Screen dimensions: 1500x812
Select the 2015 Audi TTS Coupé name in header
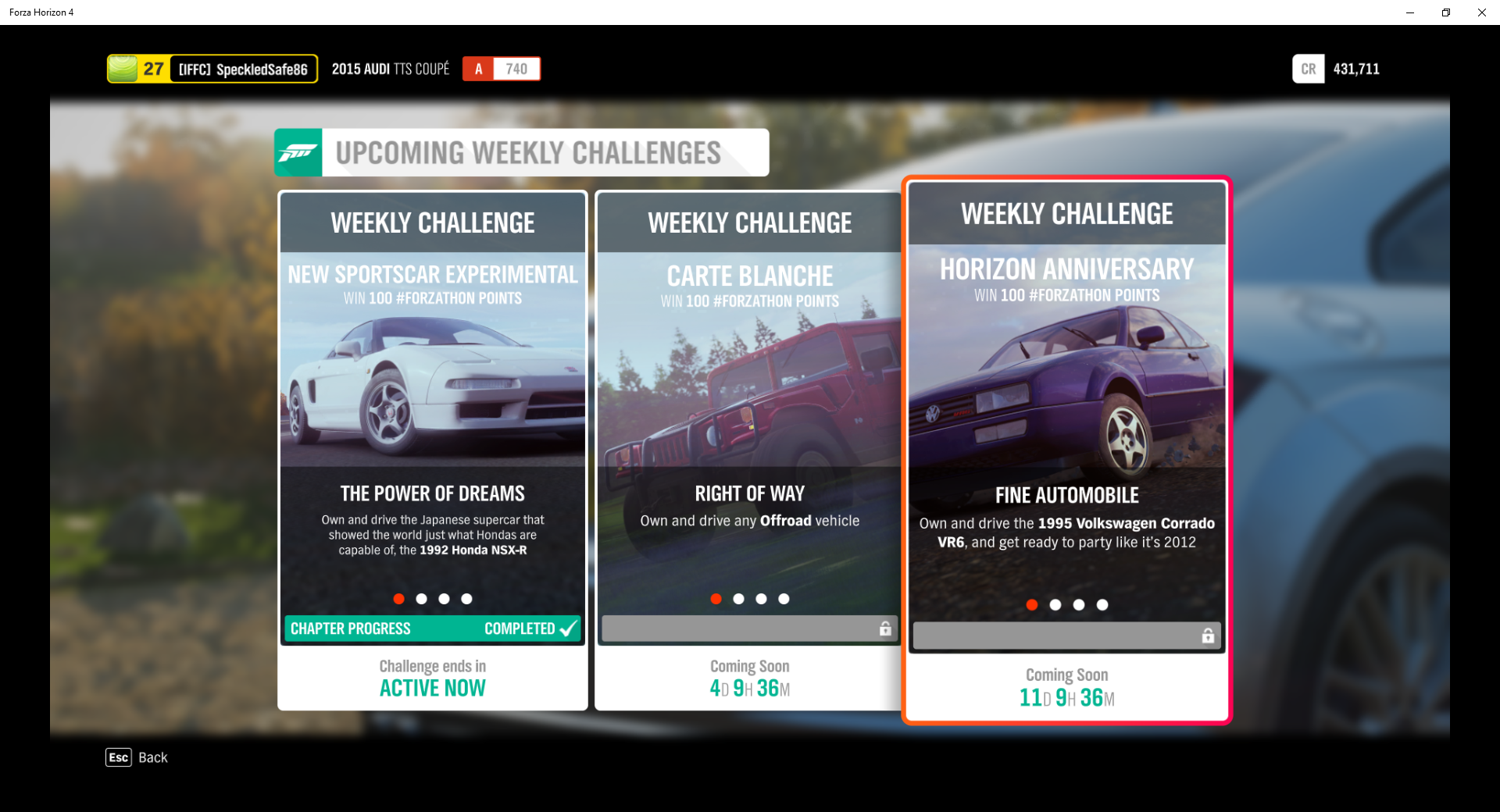pos(390,69)
